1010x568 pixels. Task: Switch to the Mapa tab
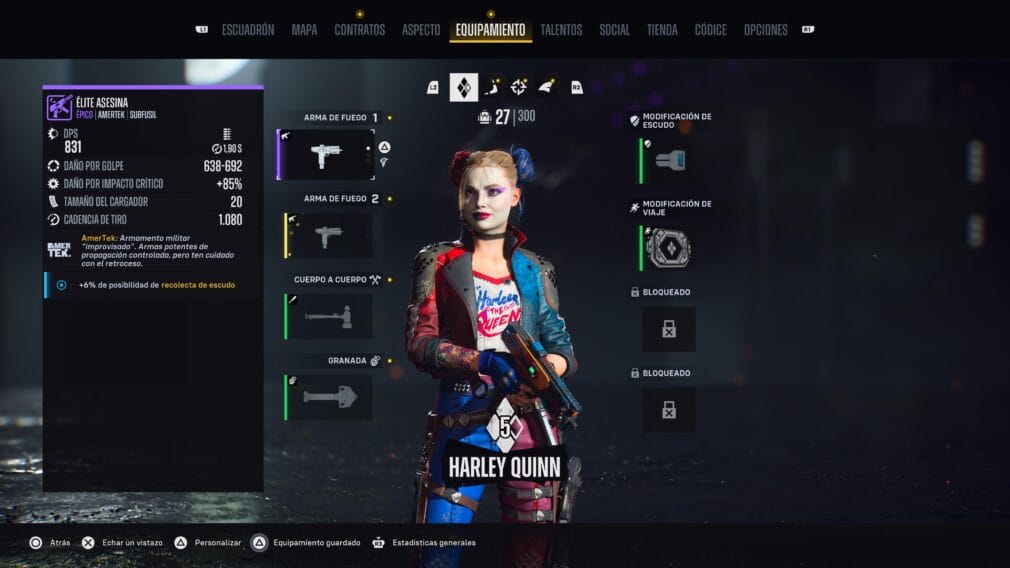[304, 30]
